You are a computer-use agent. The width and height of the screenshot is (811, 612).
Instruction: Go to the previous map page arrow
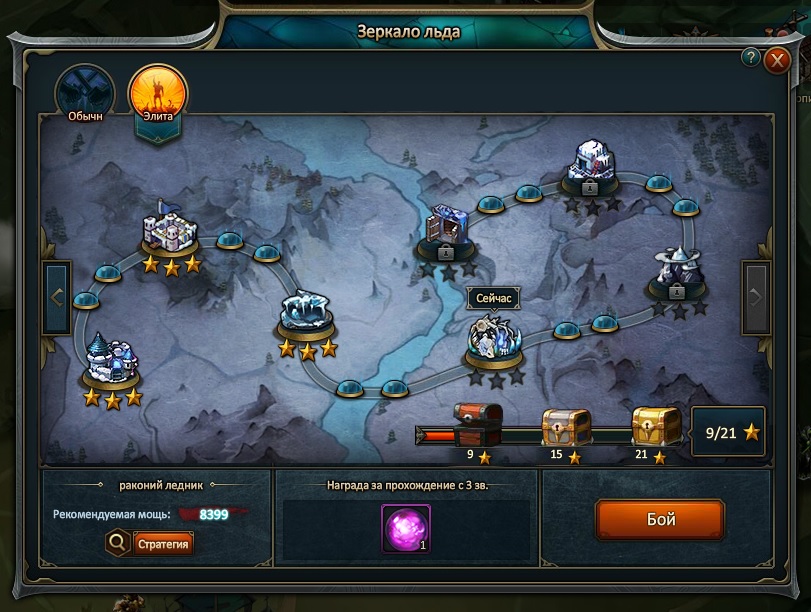57,297
